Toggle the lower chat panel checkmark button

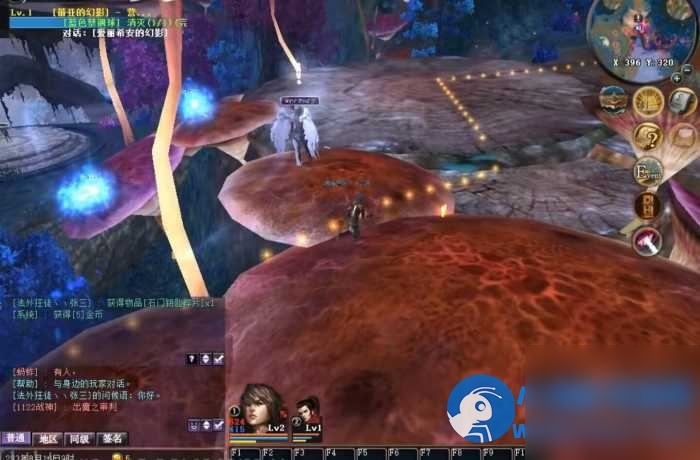point(218,425)
